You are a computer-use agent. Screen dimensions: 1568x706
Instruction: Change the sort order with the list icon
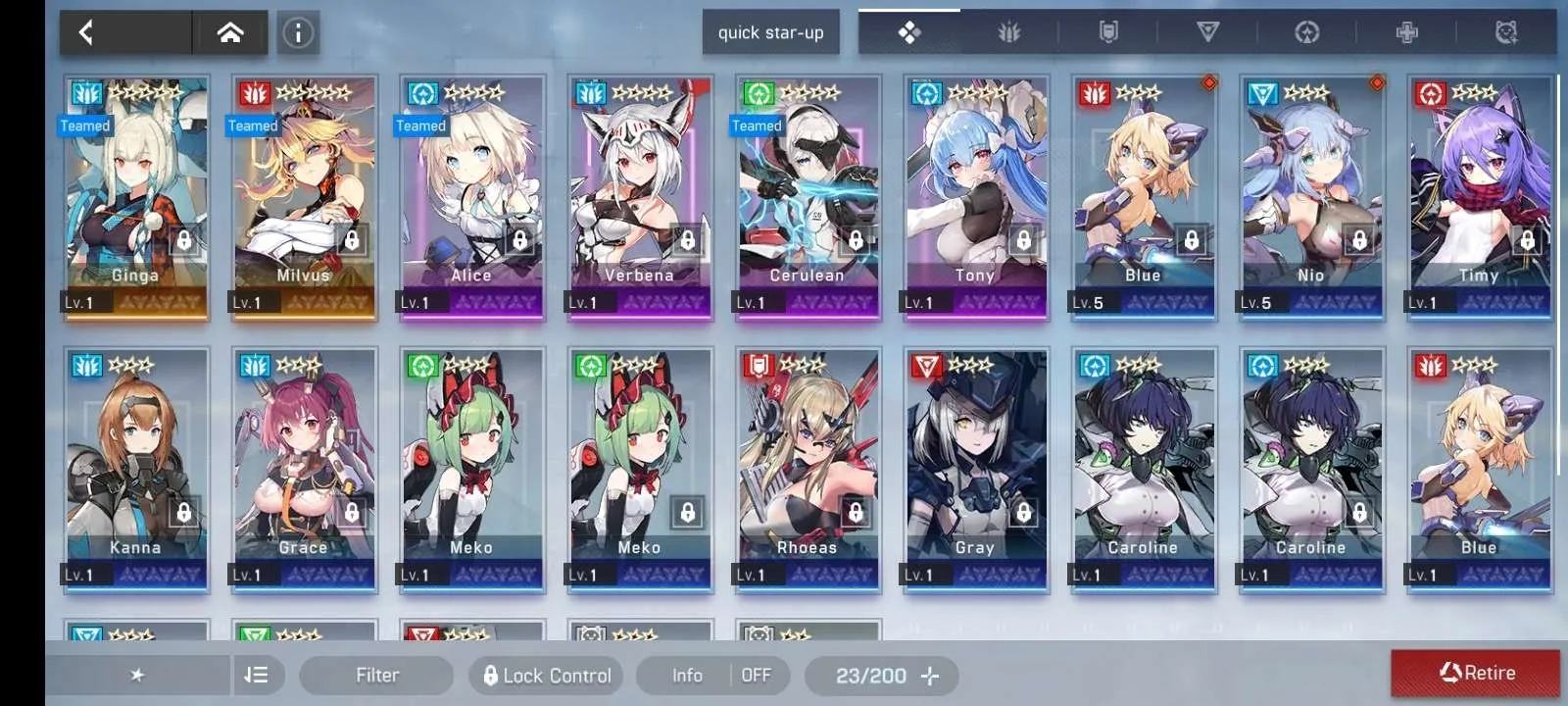(256, 675)
